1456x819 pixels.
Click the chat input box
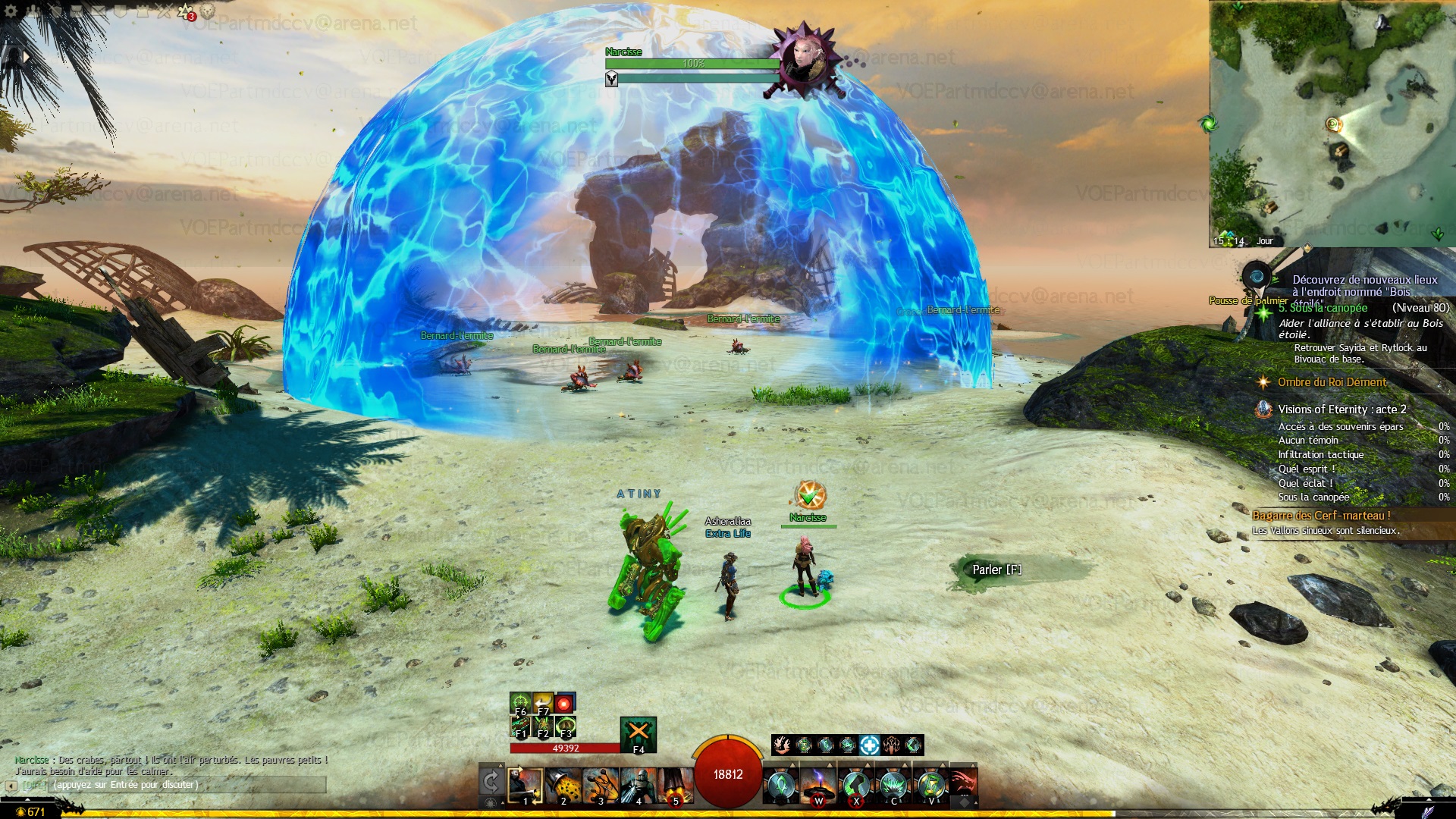186,785
